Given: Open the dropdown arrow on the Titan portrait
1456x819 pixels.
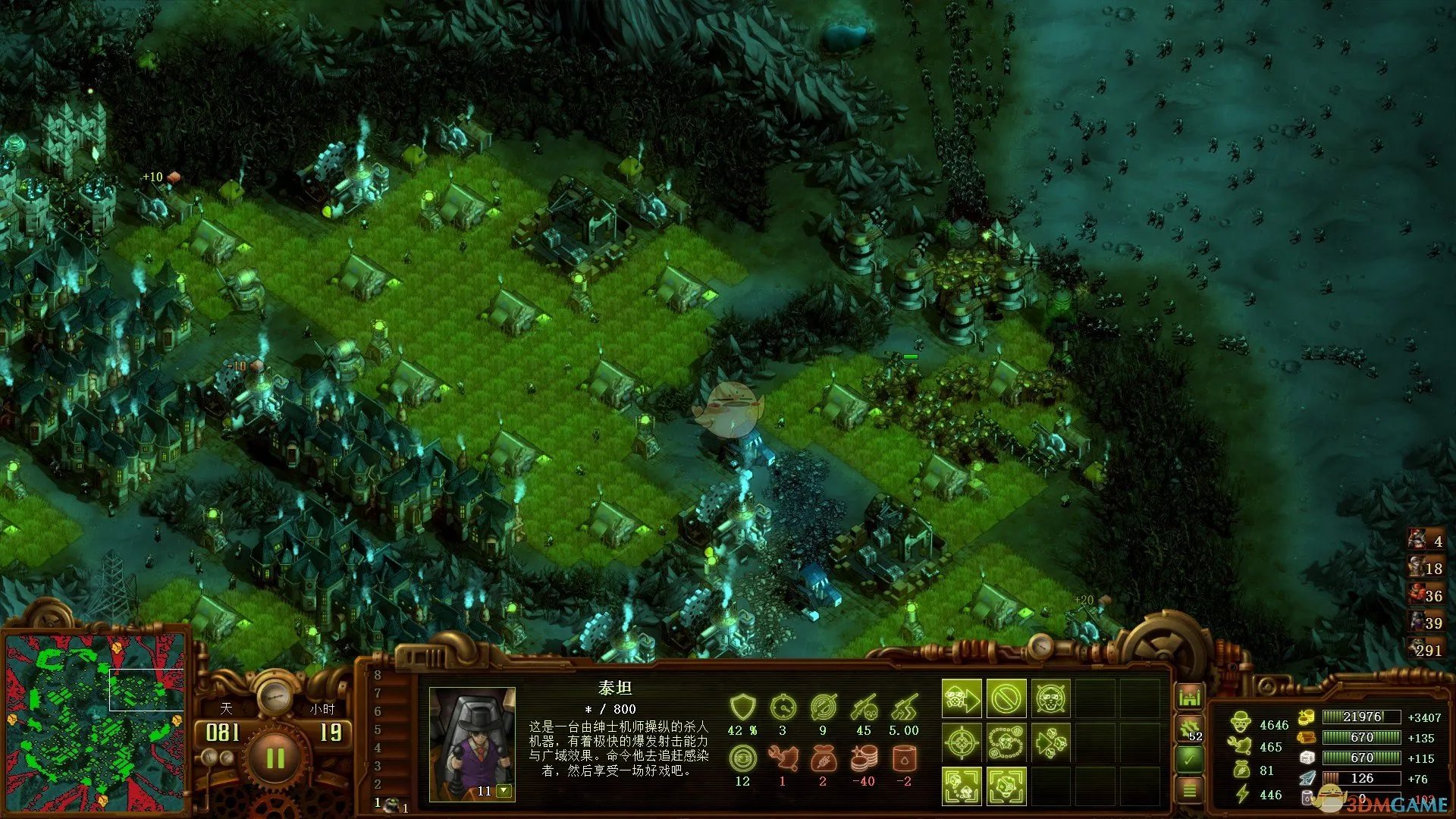Looking at the screenshot, I should (x=504, y=791).
